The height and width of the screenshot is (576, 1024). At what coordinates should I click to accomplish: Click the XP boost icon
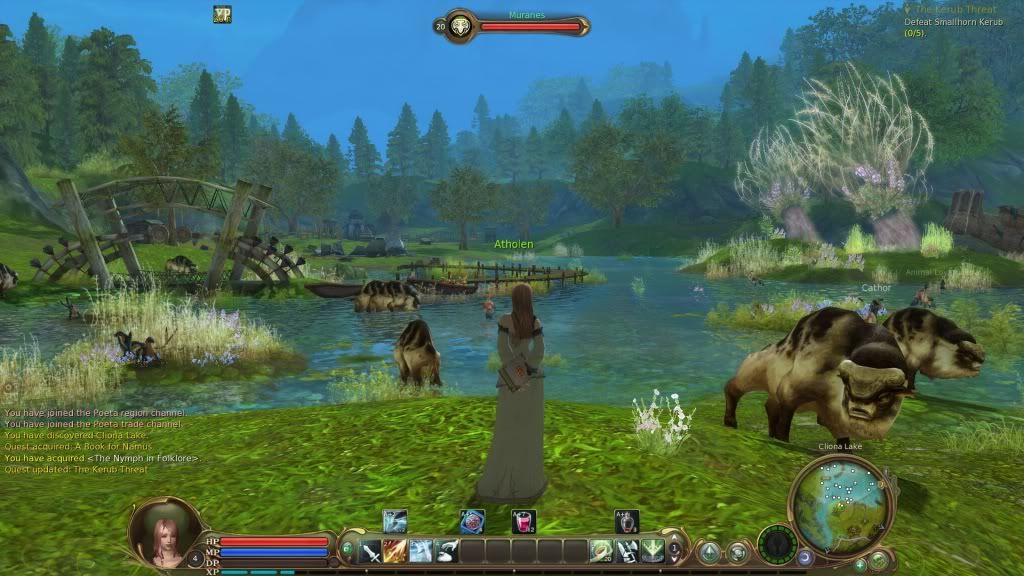tap(222, 14)
